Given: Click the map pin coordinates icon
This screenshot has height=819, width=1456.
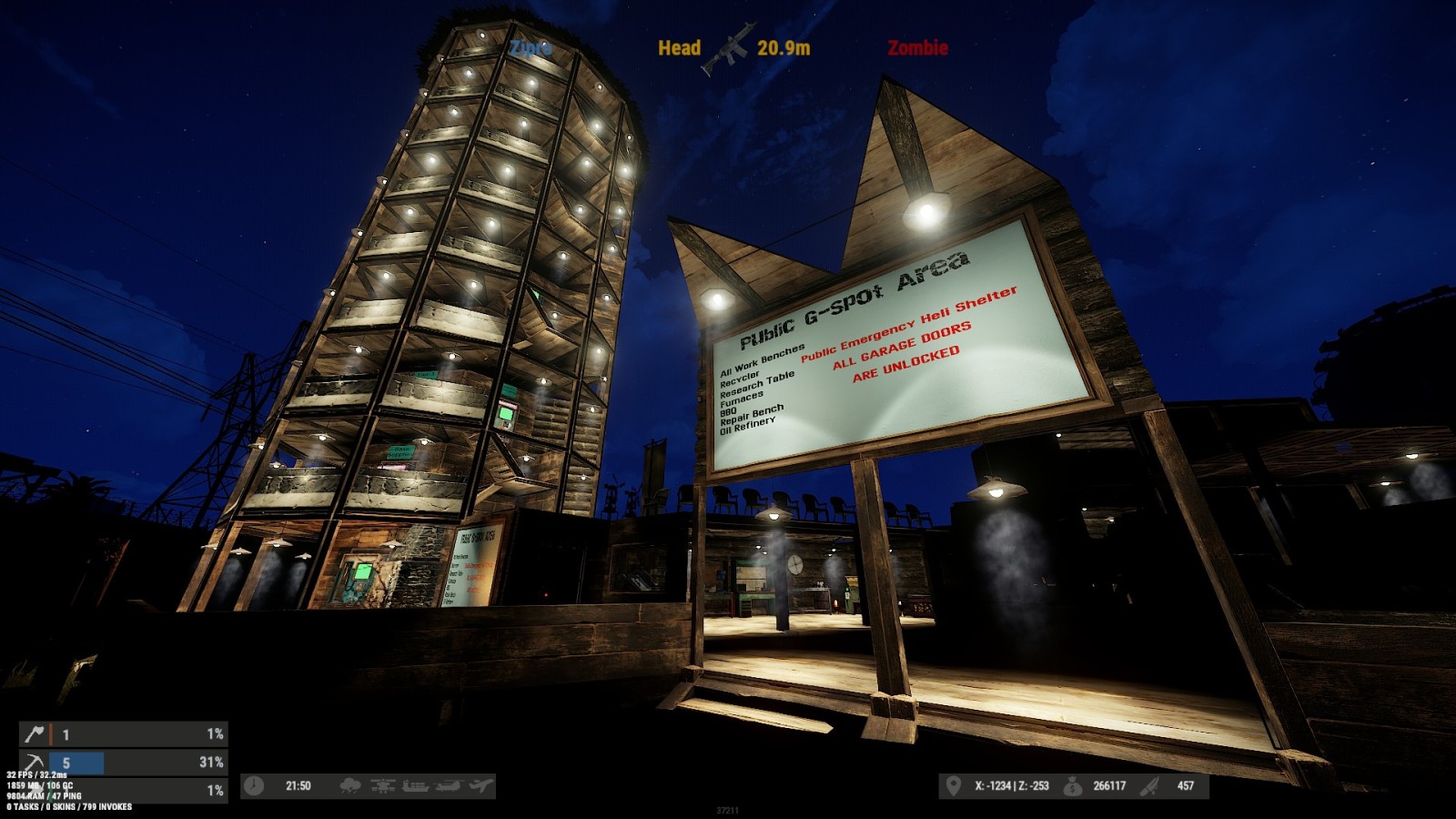Looking at the screenshot, I should click(x=953, y=785).
